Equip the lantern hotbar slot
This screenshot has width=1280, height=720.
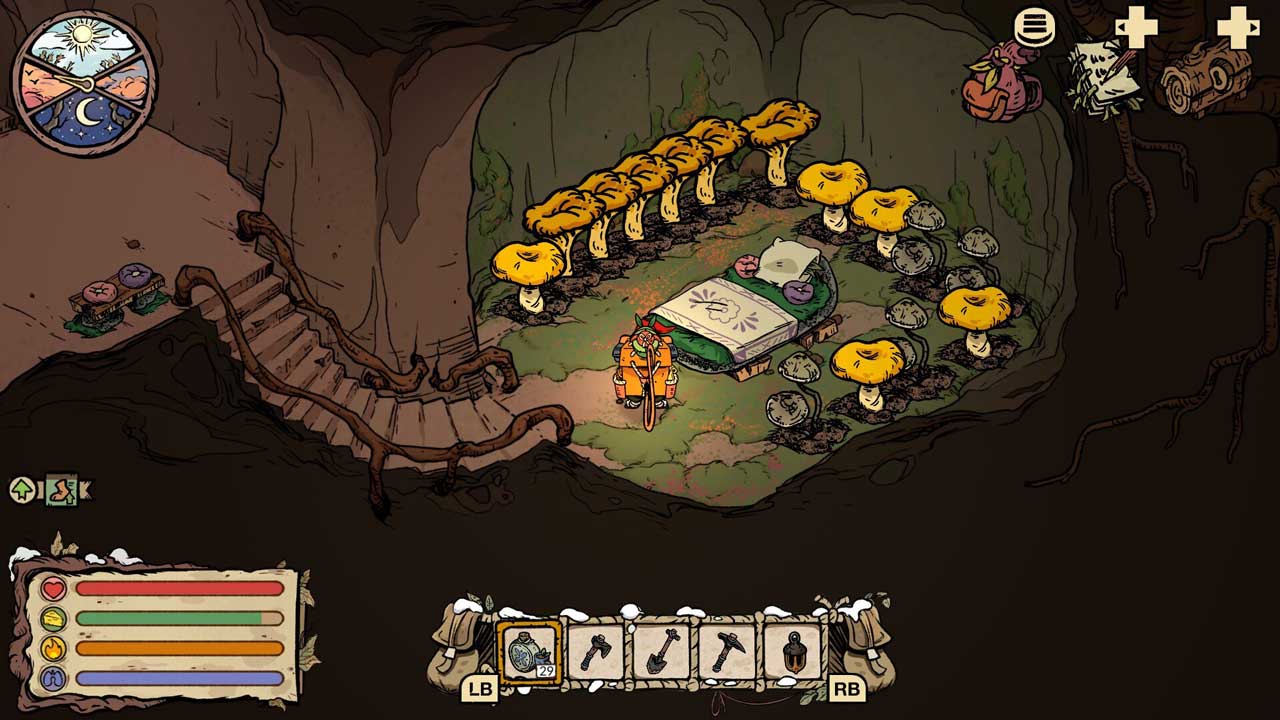point(793,652)
